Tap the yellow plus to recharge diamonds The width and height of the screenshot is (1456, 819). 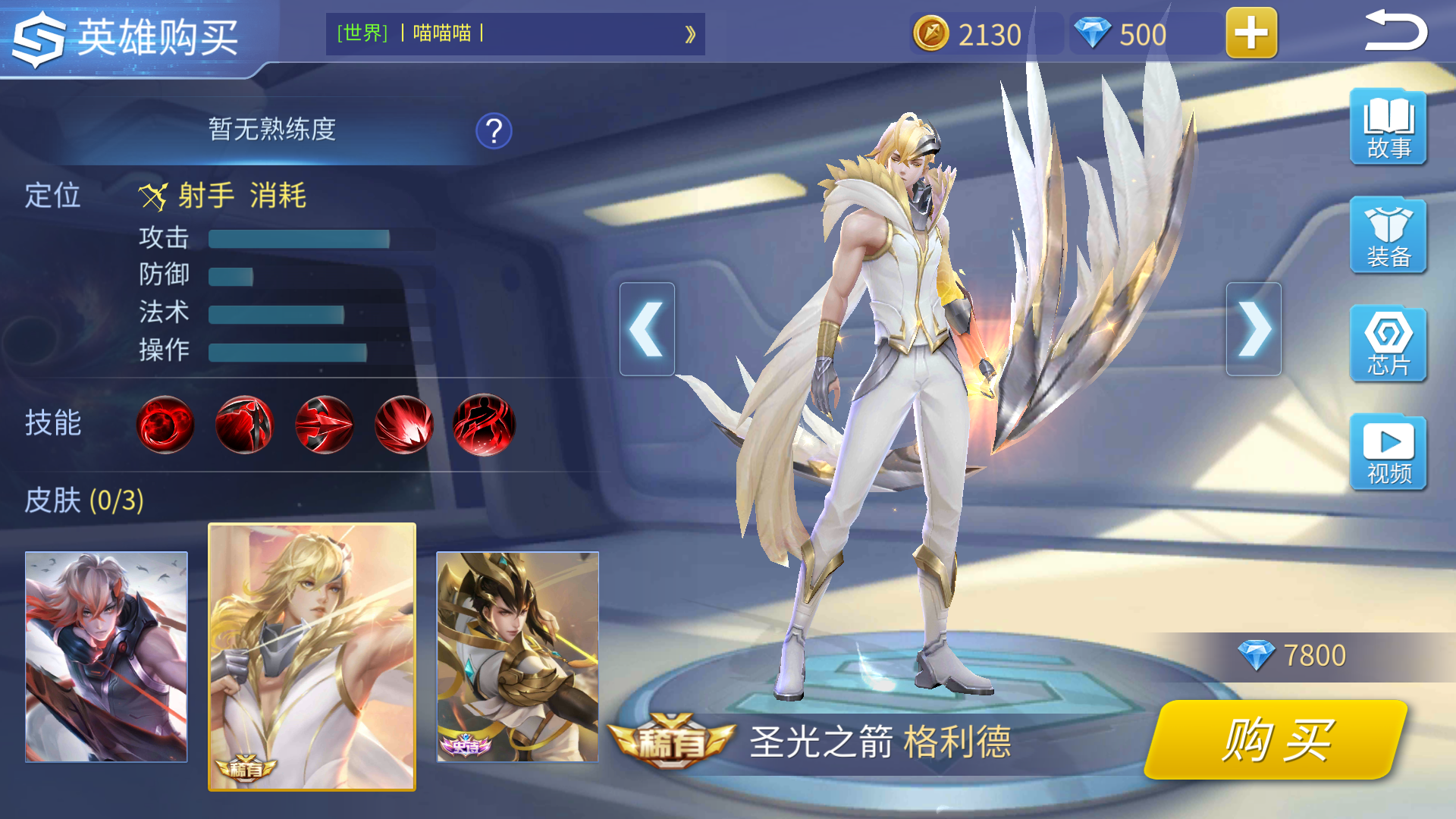pos(1251,33)
